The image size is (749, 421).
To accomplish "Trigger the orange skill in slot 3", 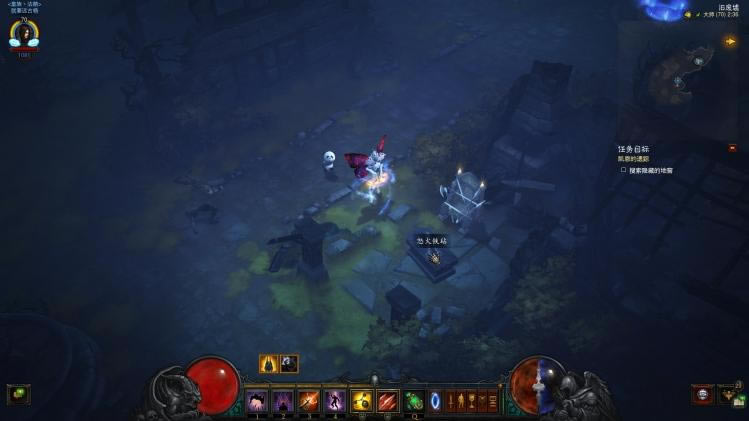I will pos(309,401).
